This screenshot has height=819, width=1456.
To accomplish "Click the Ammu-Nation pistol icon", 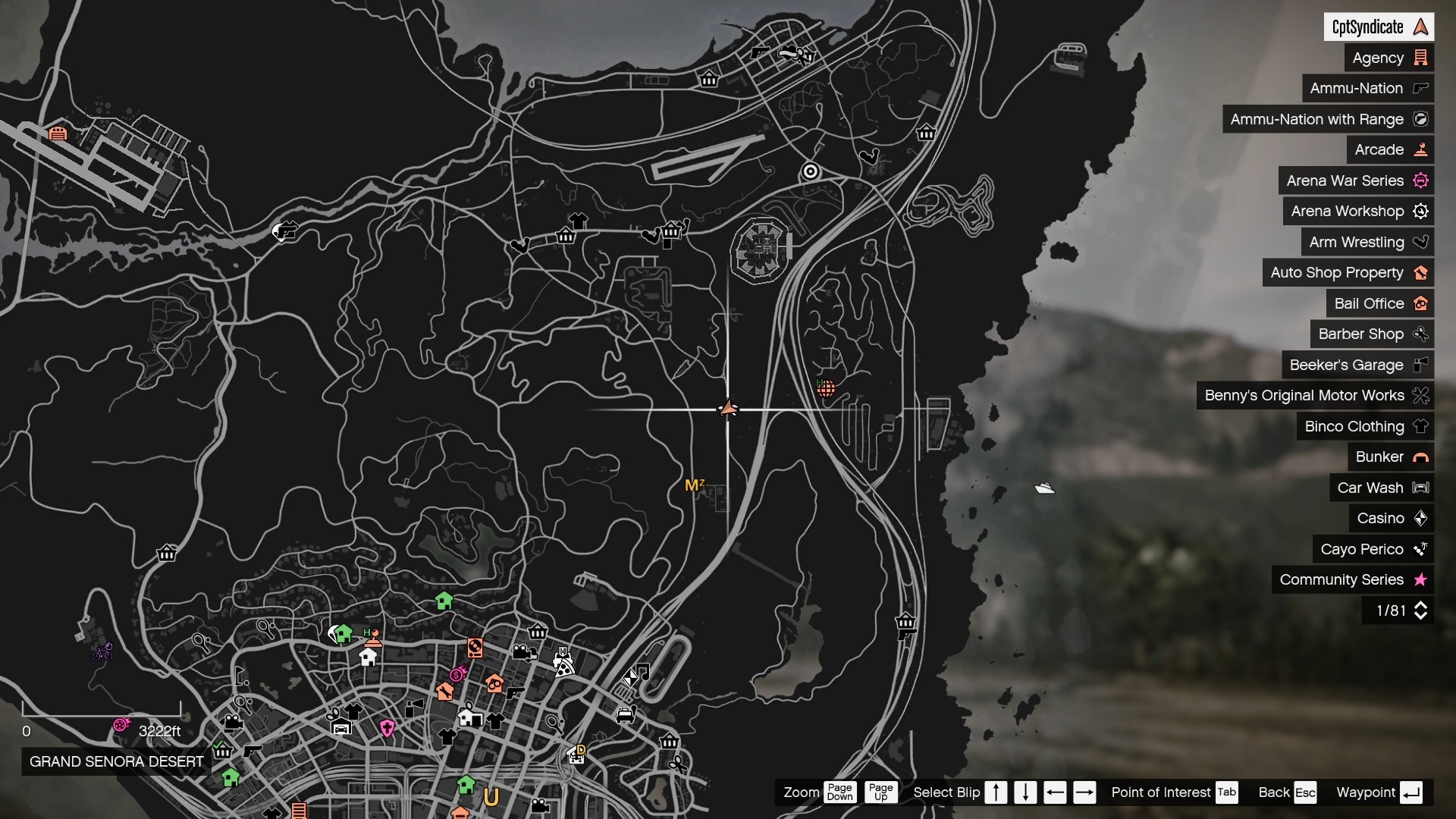I will (x=1420, y=88).
